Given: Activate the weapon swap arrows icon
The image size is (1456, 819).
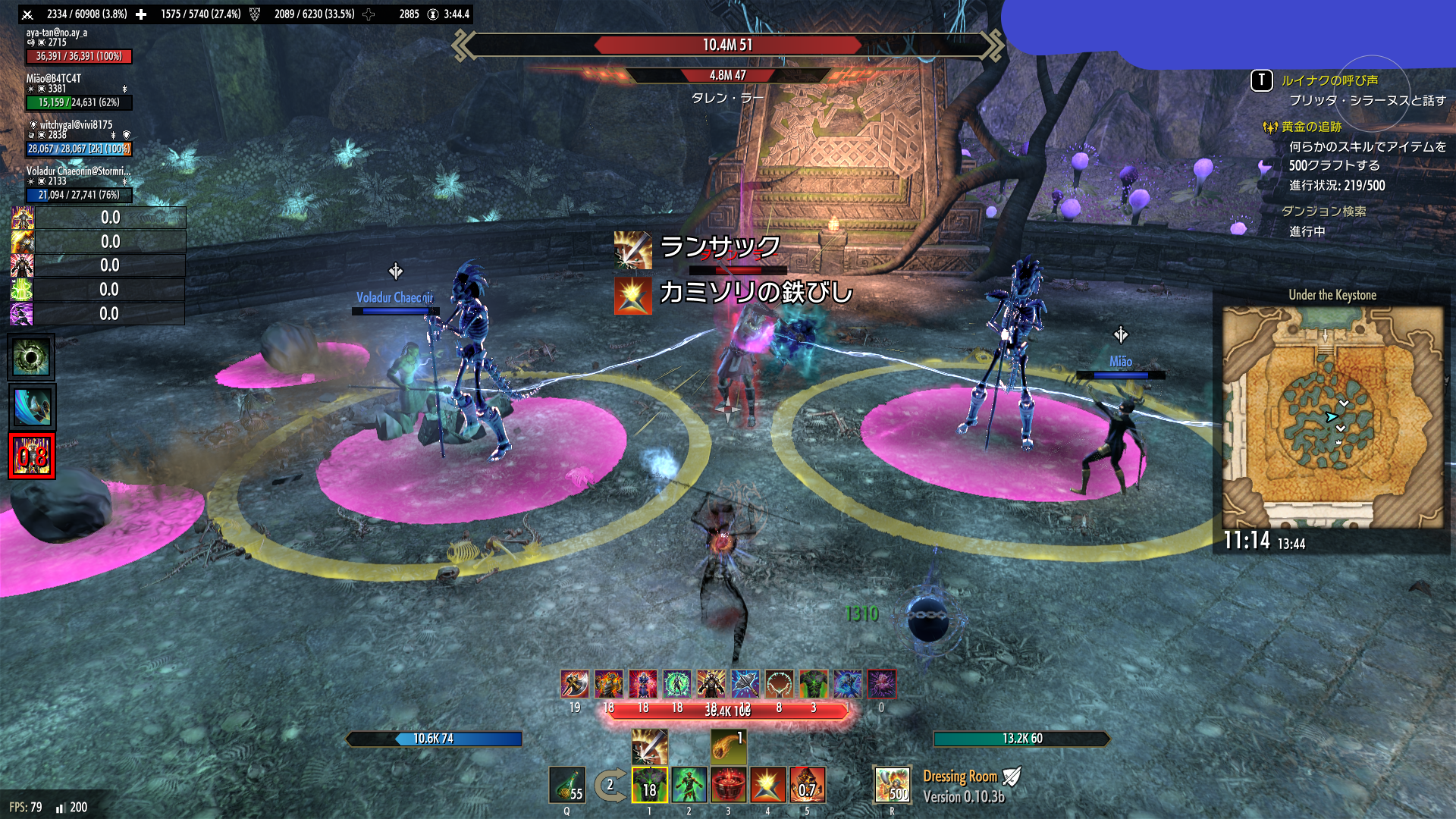Looking at the screenshot, I should [x=610, y=786].
